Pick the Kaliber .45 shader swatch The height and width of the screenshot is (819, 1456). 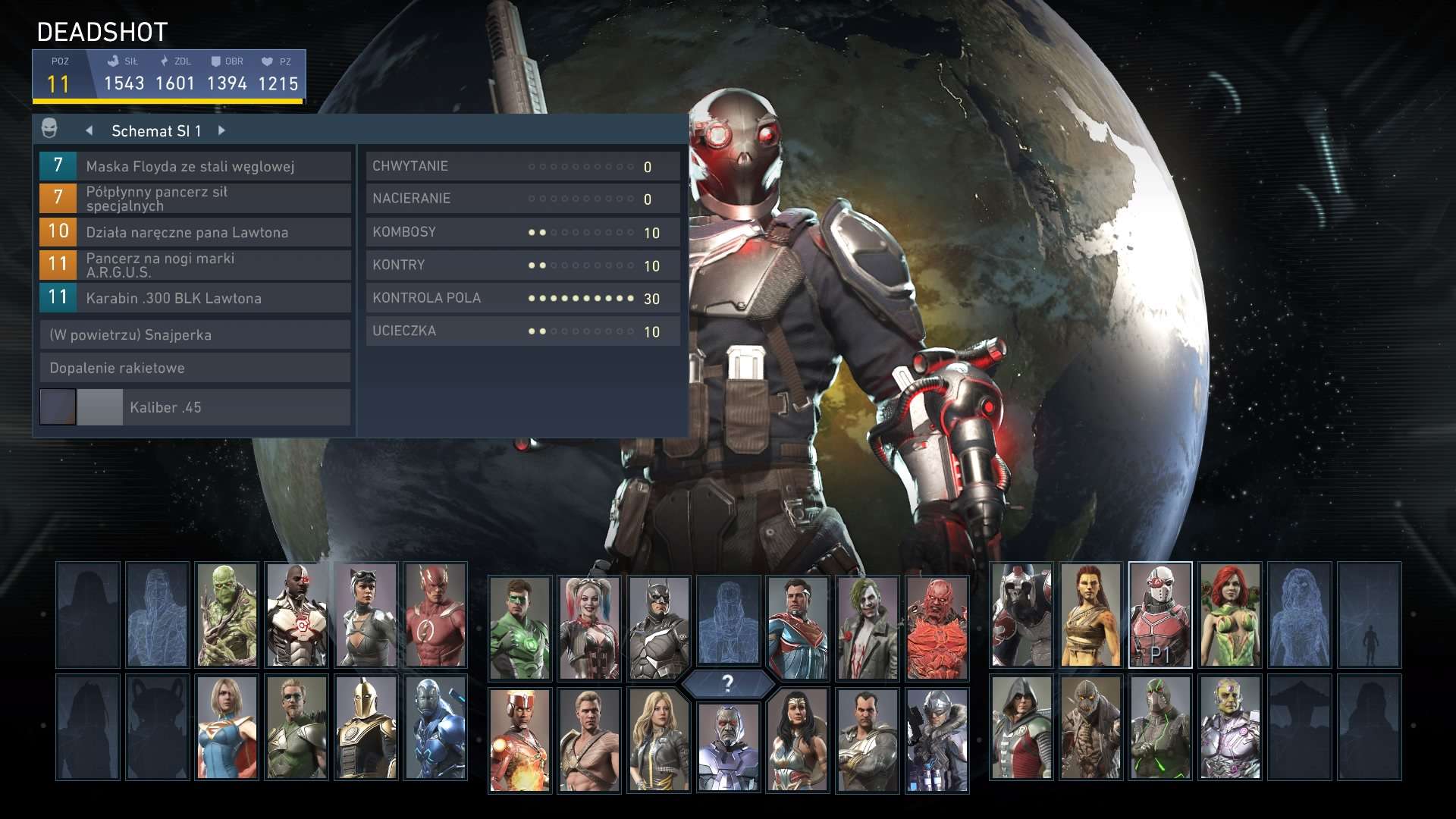[x=58, y=407]
